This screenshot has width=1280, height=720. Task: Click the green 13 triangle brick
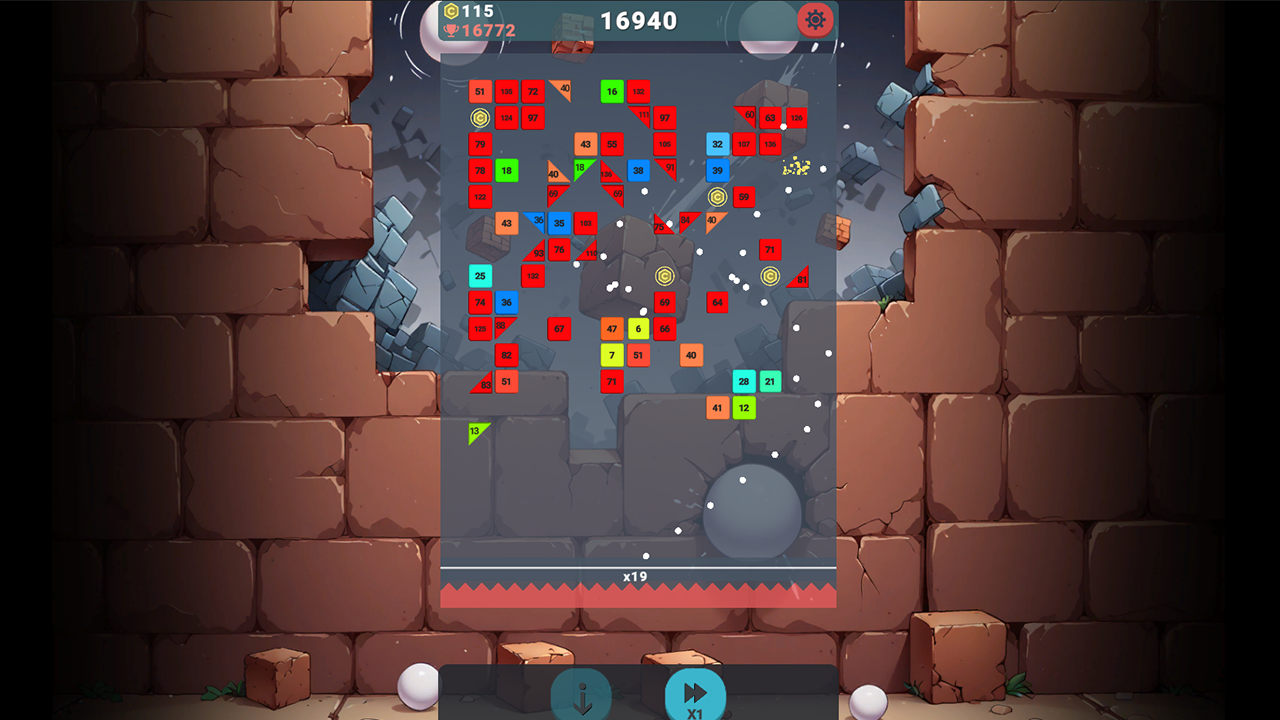point(474,430)
